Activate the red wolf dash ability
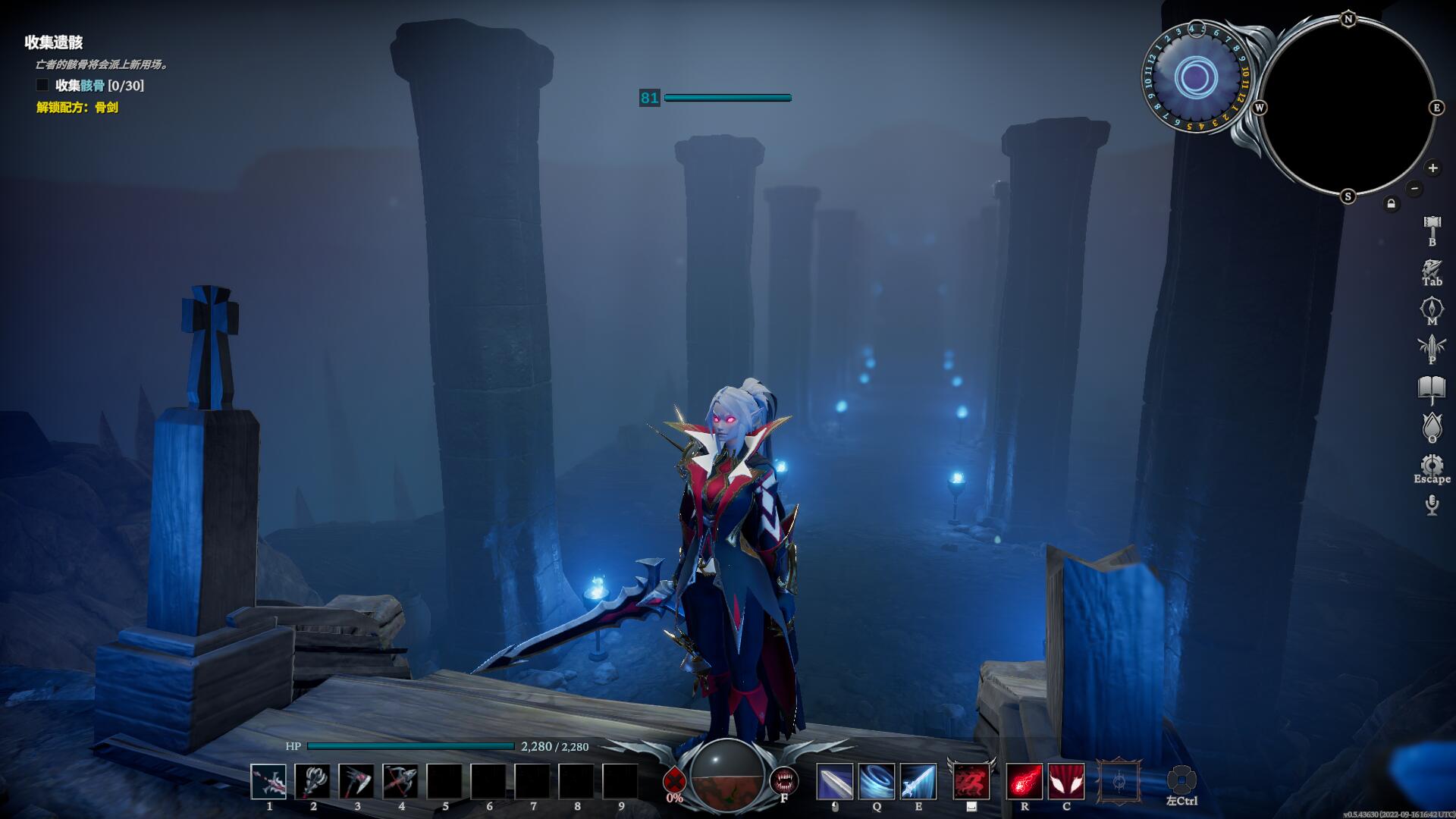This screenshot has width=1456, height=819. pos(971,782)
